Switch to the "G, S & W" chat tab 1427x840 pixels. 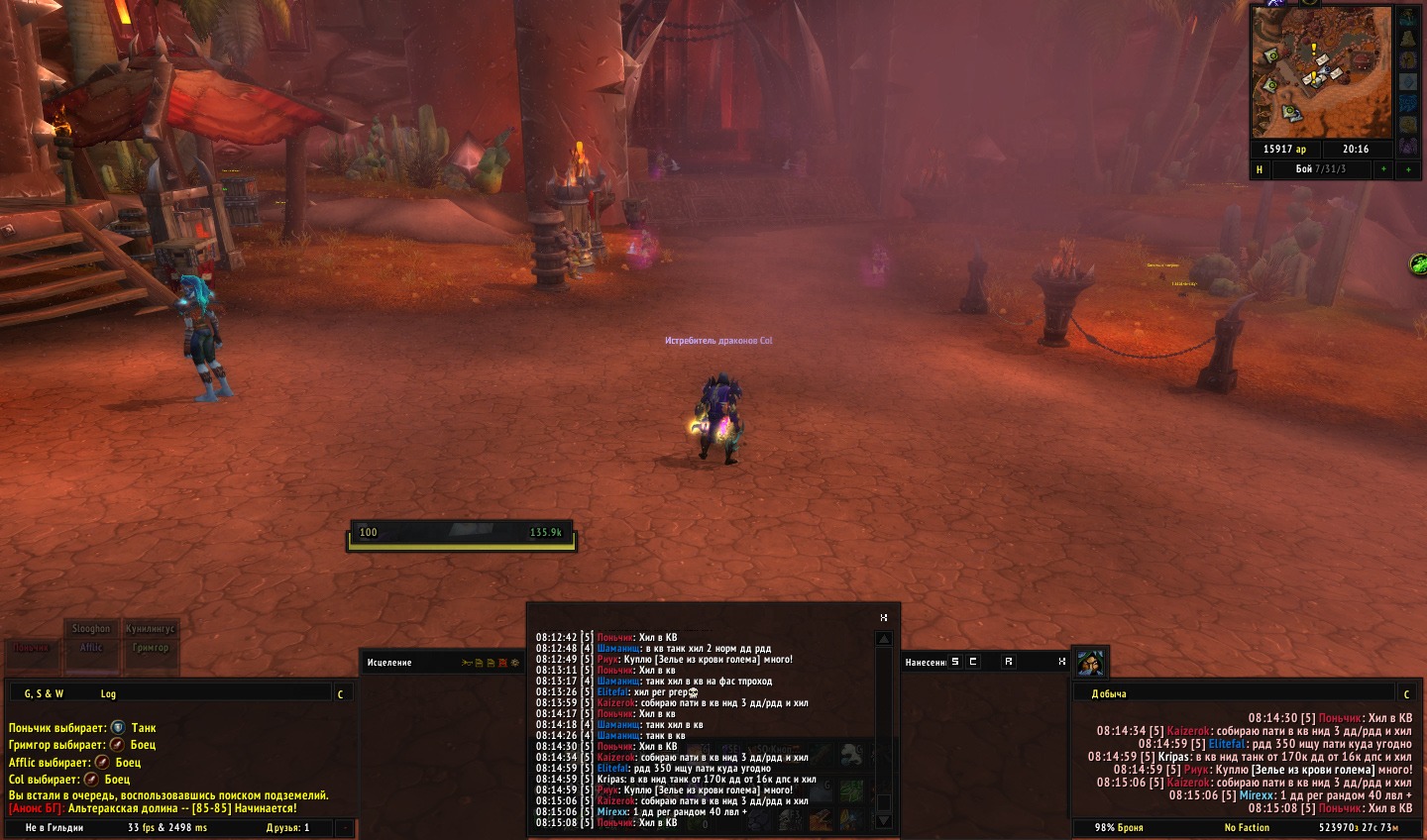[44, 693]
